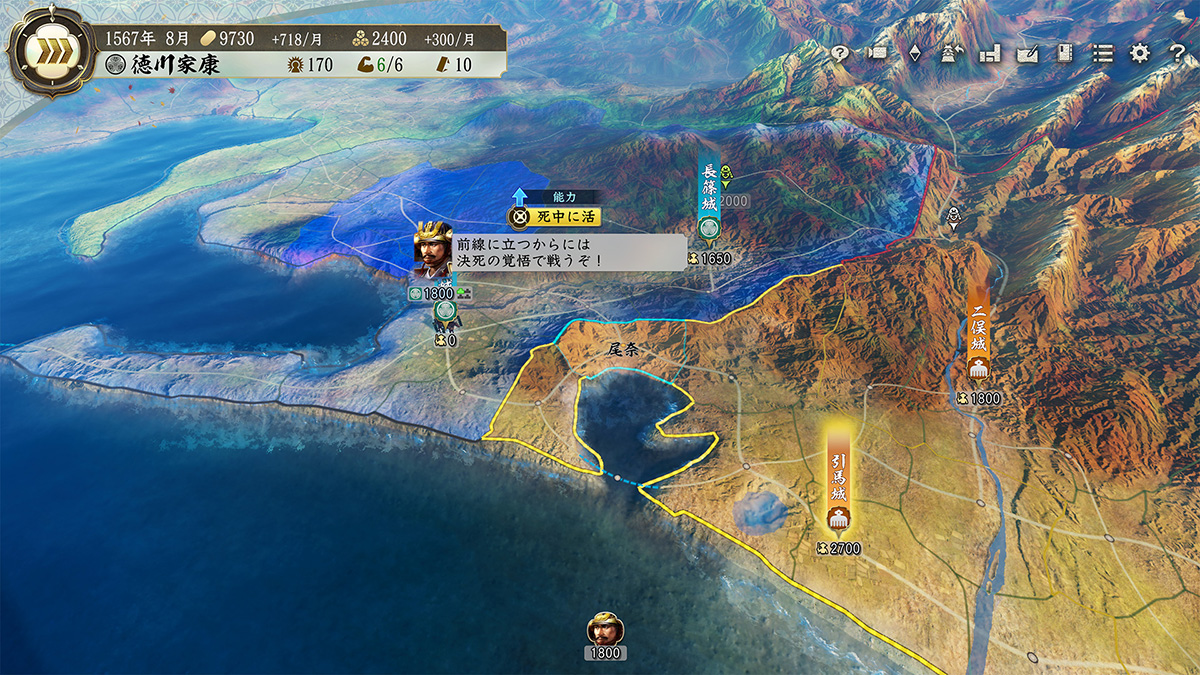Open the map pen drawing icon

coord(1027,54)
